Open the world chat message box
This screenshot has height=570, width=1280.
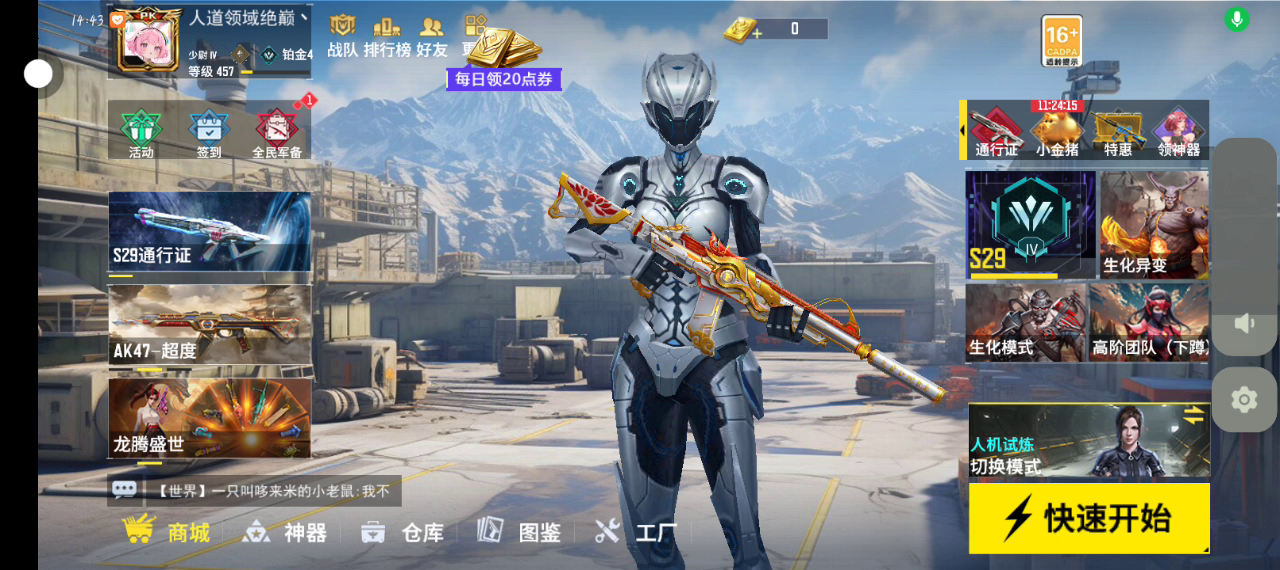tap(255, 490)
